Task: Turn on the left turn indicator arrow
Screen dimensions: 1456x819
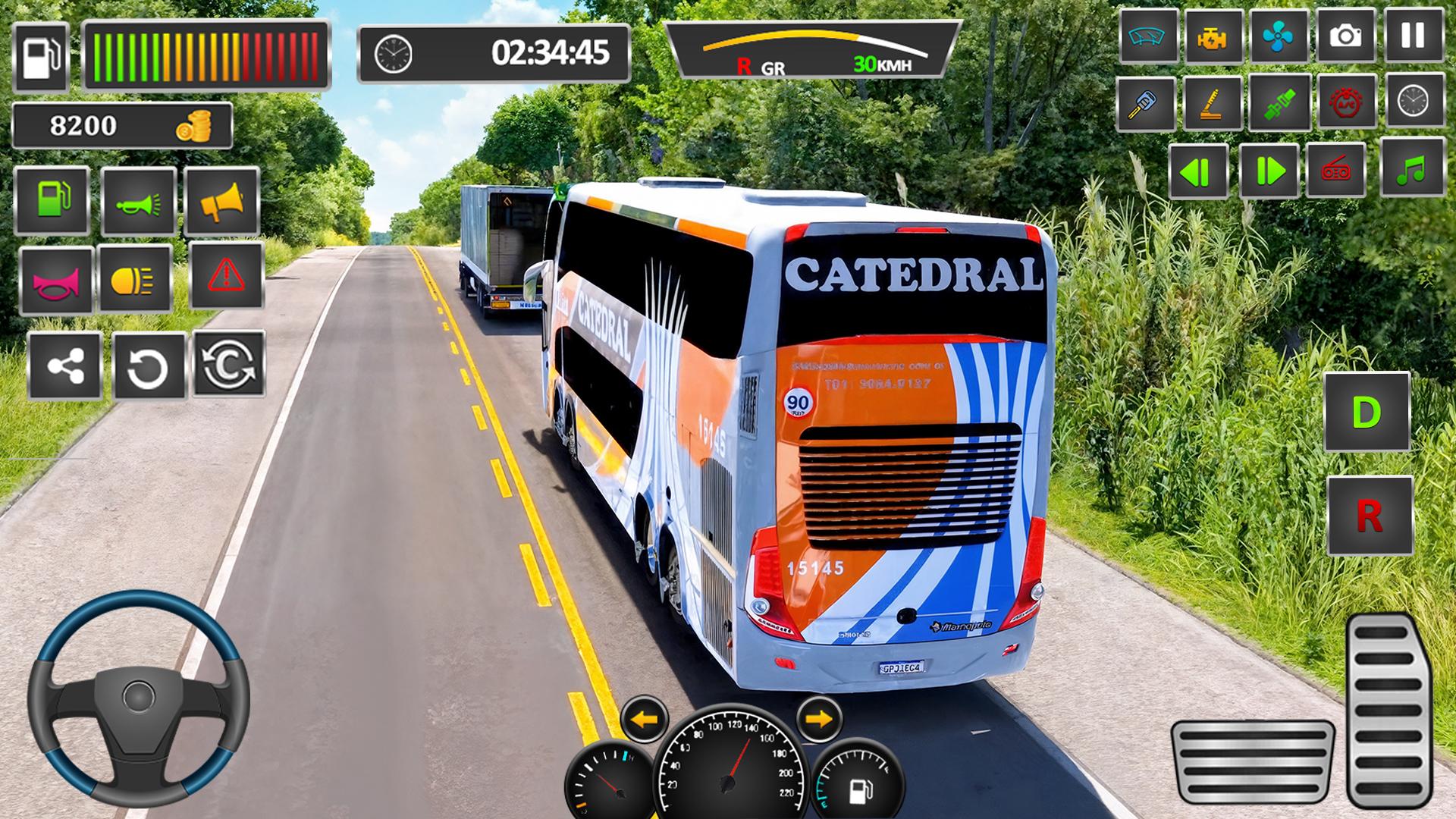Action: [x=644, y=718]
